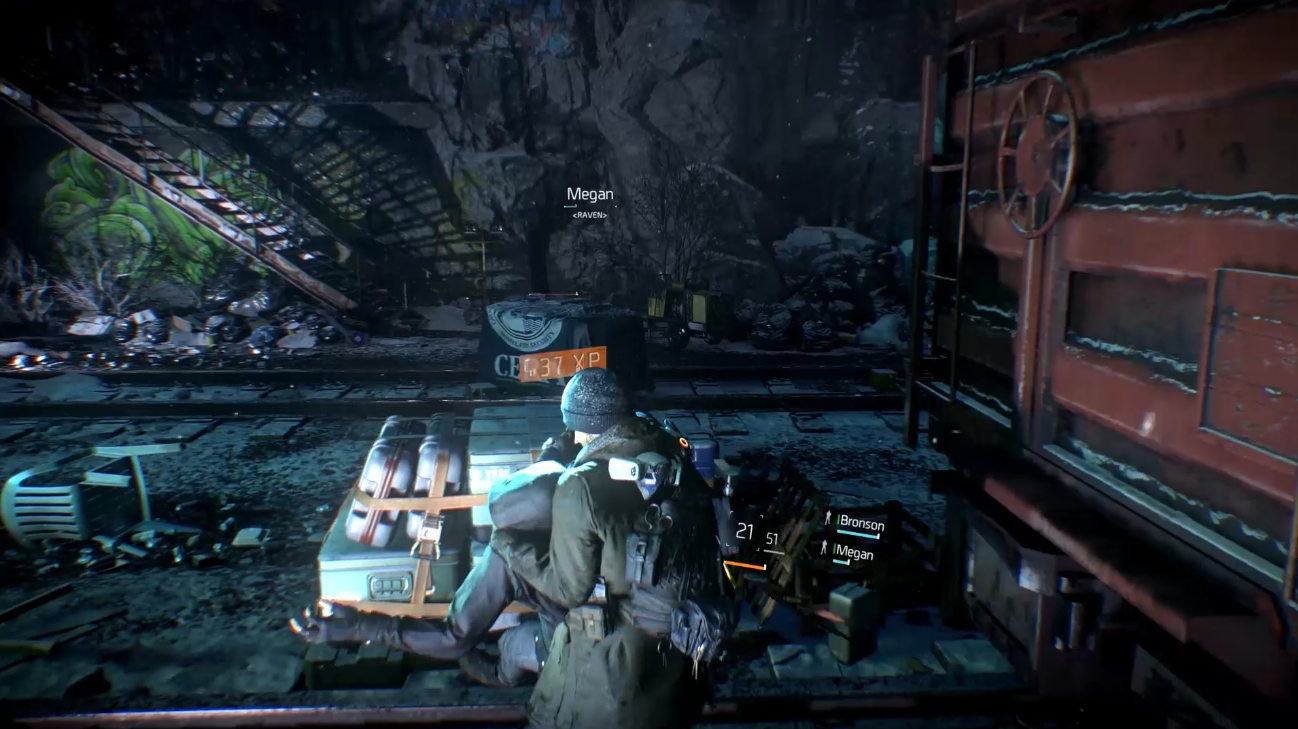Toggle the RAVEN clan tag under Megan's nameplate

click(589, 217)
